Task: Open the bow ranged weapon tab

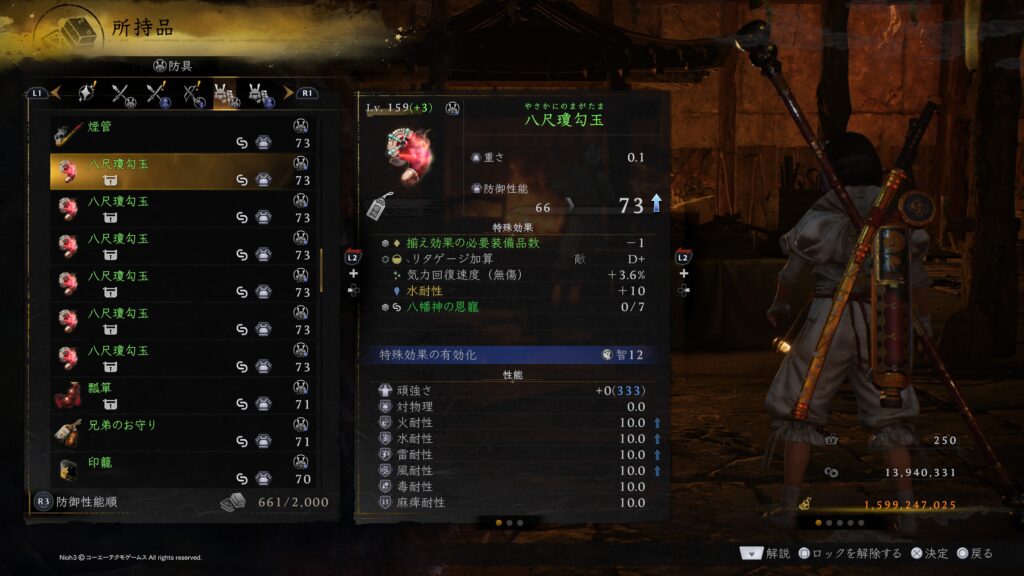Action: (x=192, y=94)
